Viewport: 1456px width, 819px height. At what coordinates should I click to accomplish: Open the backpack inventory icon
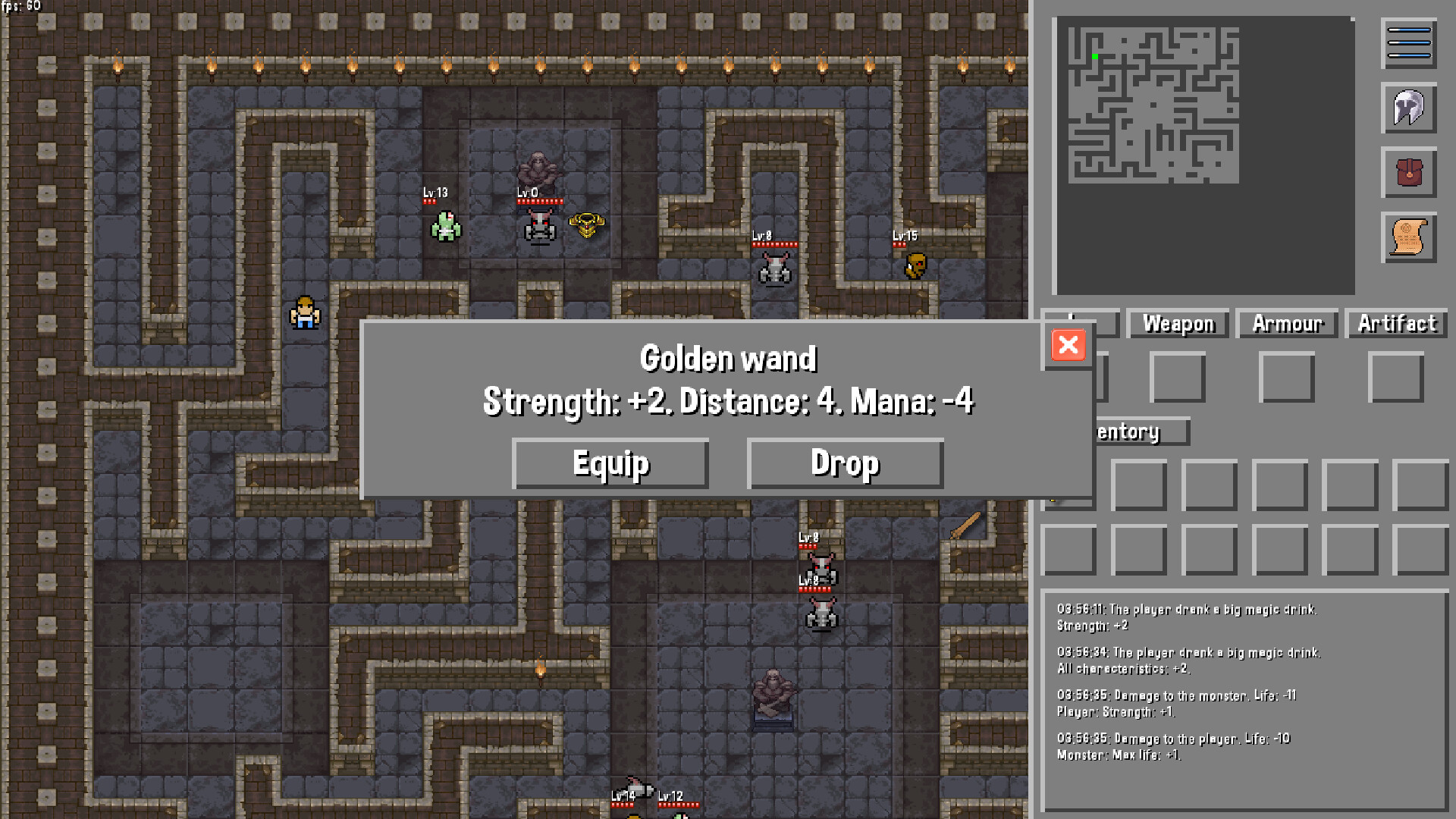point(1409,174)
